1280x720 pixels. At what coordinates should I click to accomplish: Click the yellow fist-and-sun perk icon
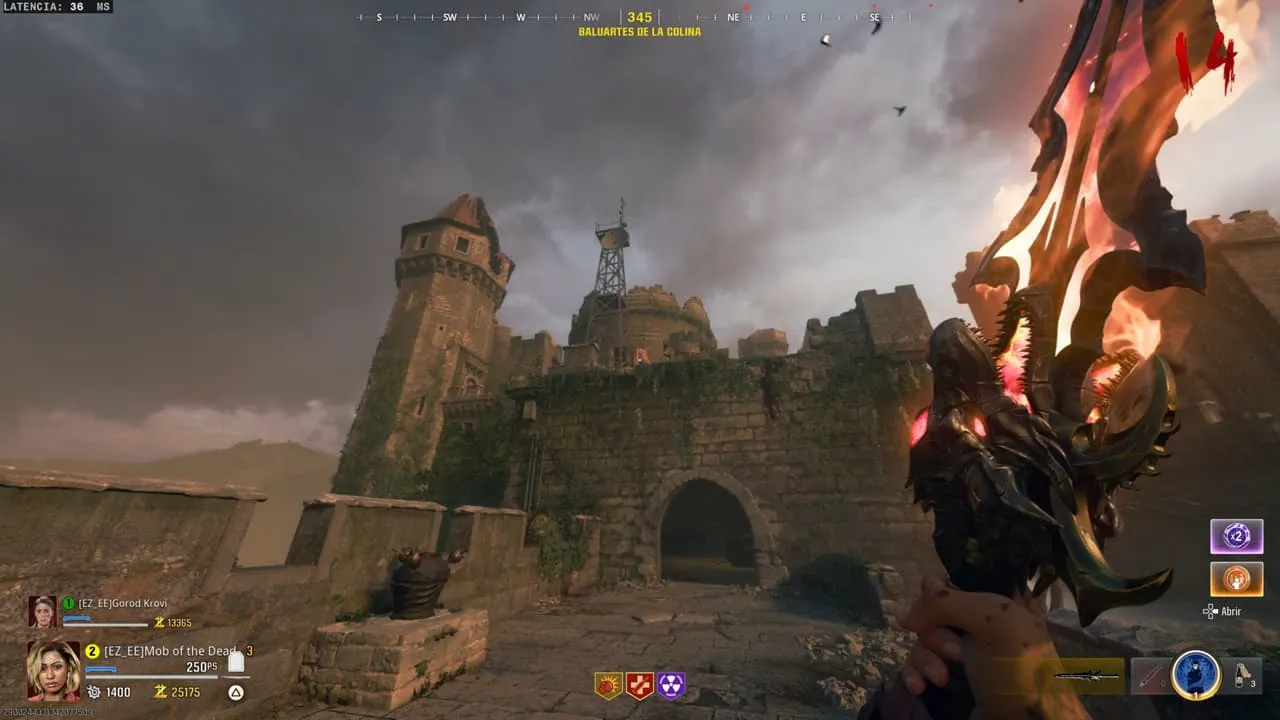pyautogui.click(x=608, y=685)
